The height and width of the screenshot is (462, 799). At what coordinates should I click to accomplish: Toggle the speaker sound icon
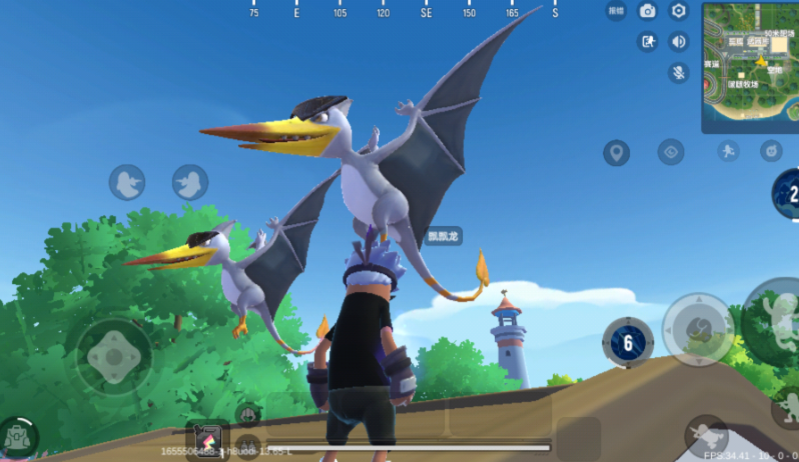coord(679,41)
